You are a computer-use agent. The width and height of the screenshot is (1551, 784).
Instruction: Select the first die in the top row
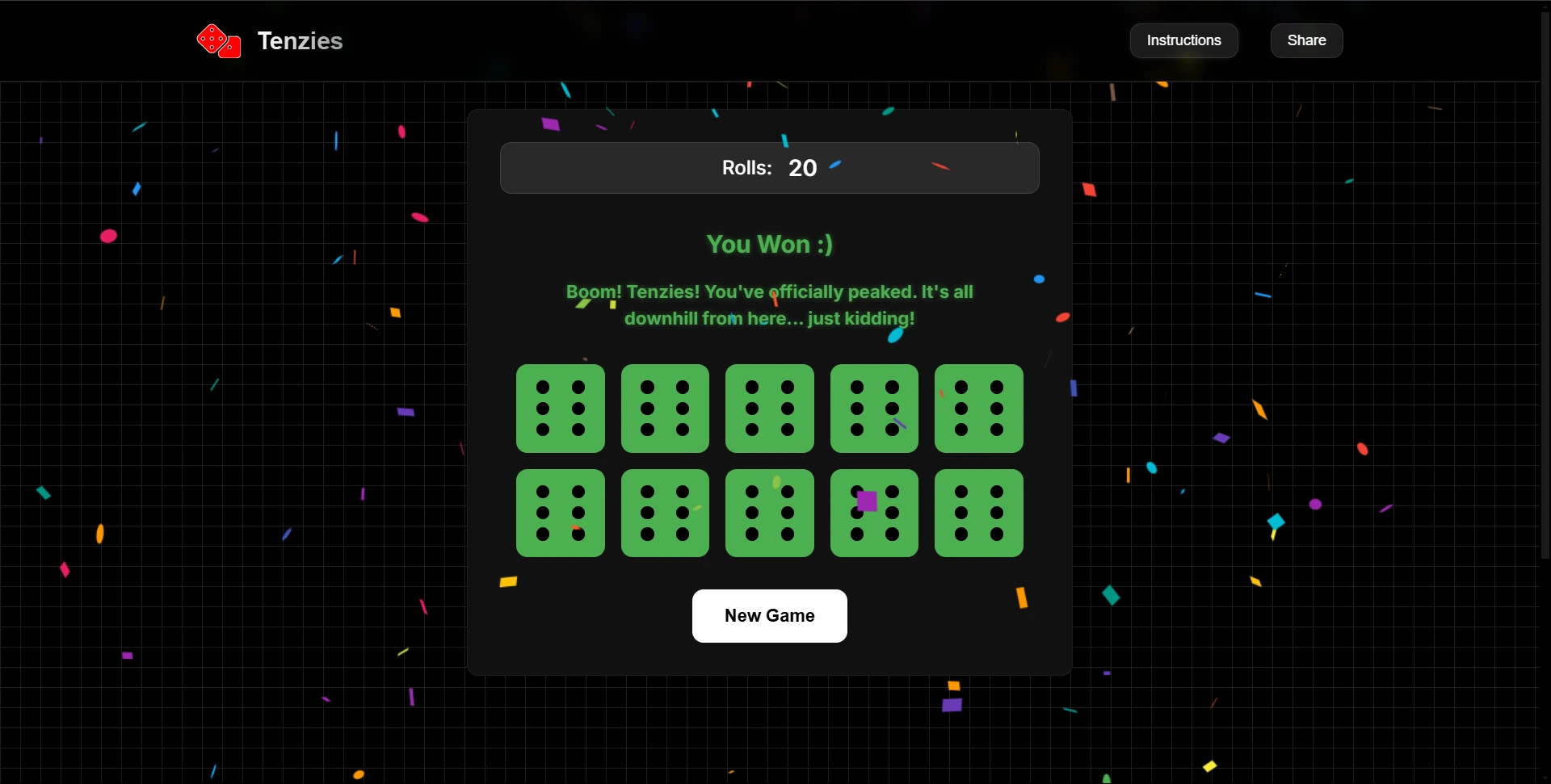click(560, 409)
